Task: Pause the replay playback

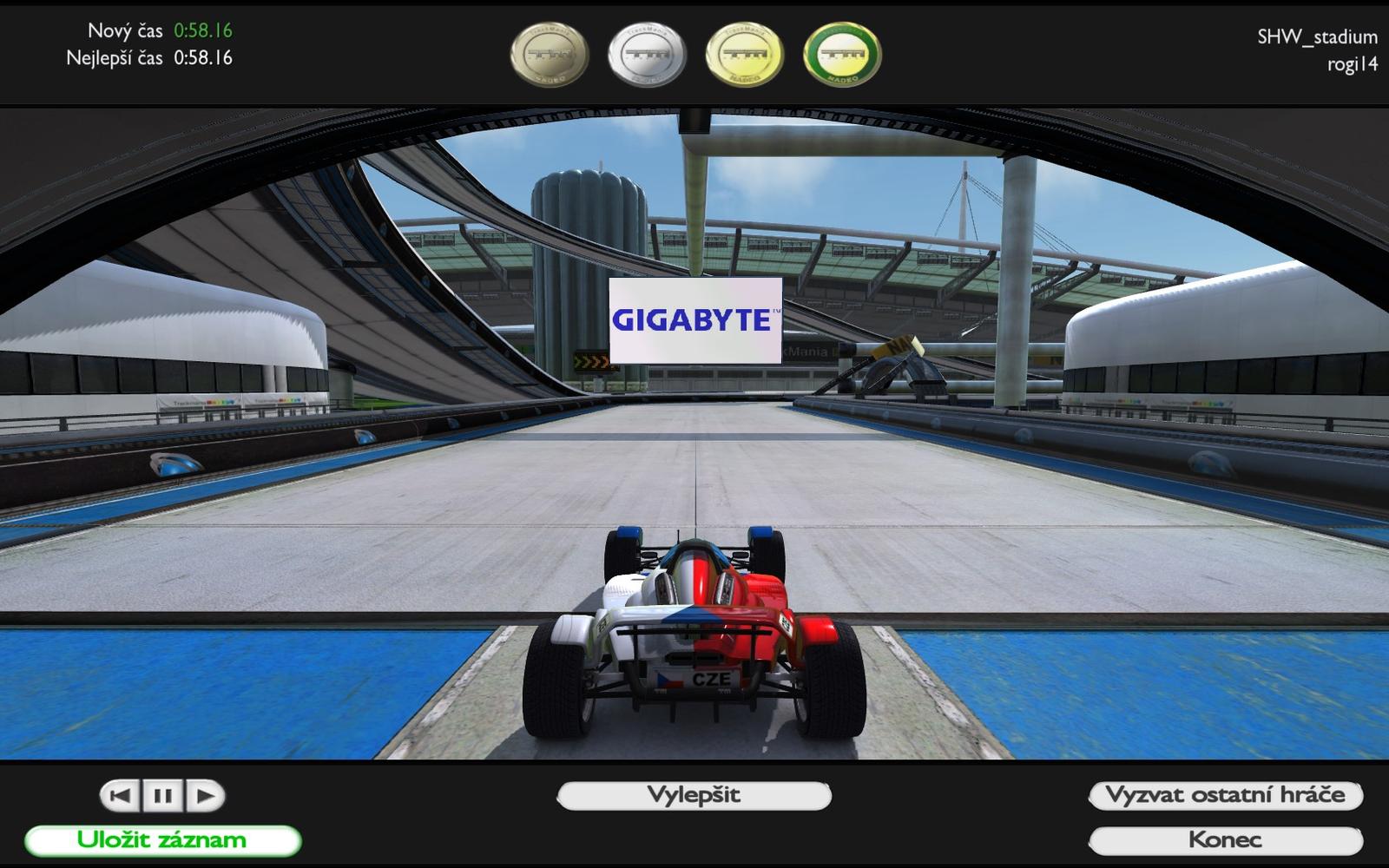Action: pyautogui.click(x=162, y=795)
